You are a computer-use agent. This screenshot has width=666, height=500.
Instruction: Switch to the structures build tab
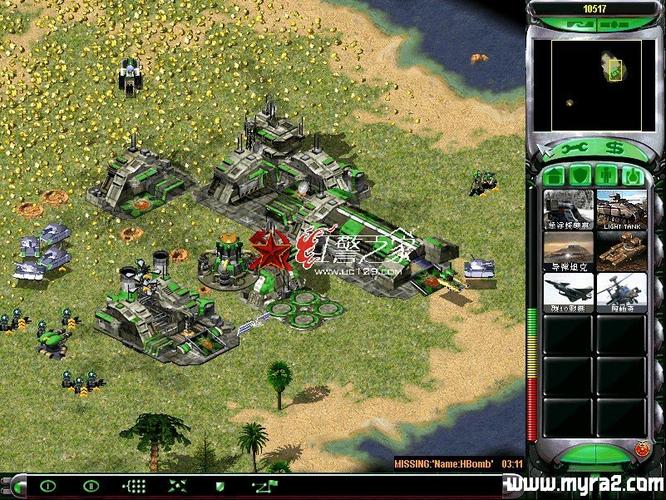[555, 176]
